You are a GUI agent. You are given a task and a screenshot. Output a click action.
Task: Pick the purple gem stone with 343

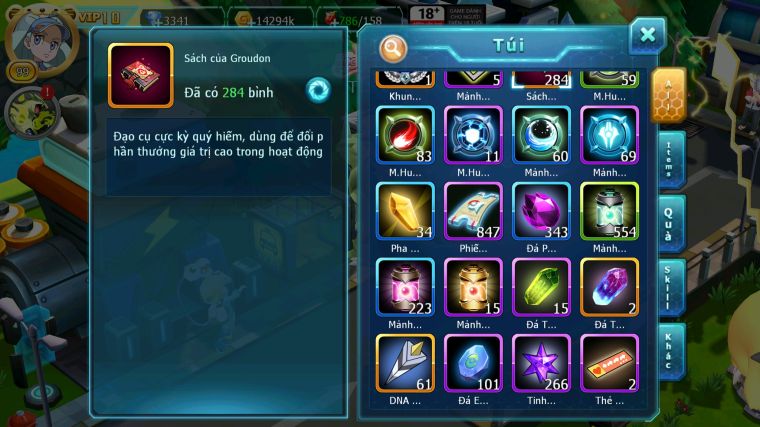coord(541,211)
